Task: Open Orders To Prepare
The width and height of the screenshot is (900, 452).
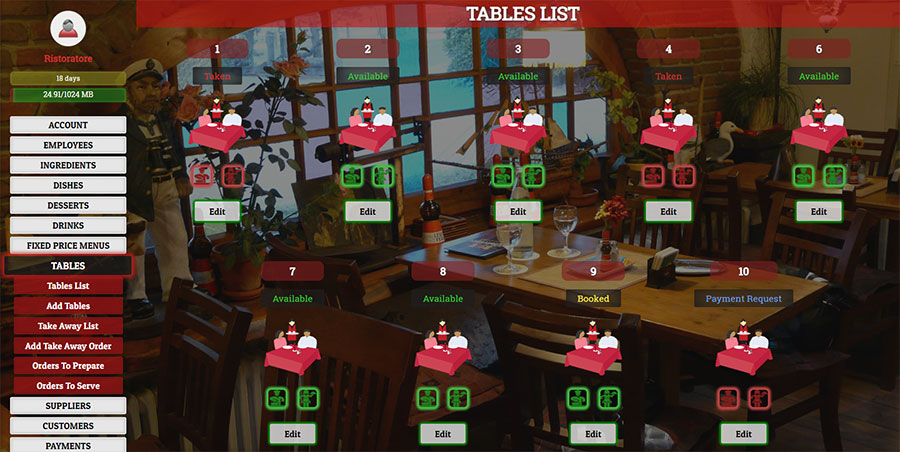Action: pos(68,366)
